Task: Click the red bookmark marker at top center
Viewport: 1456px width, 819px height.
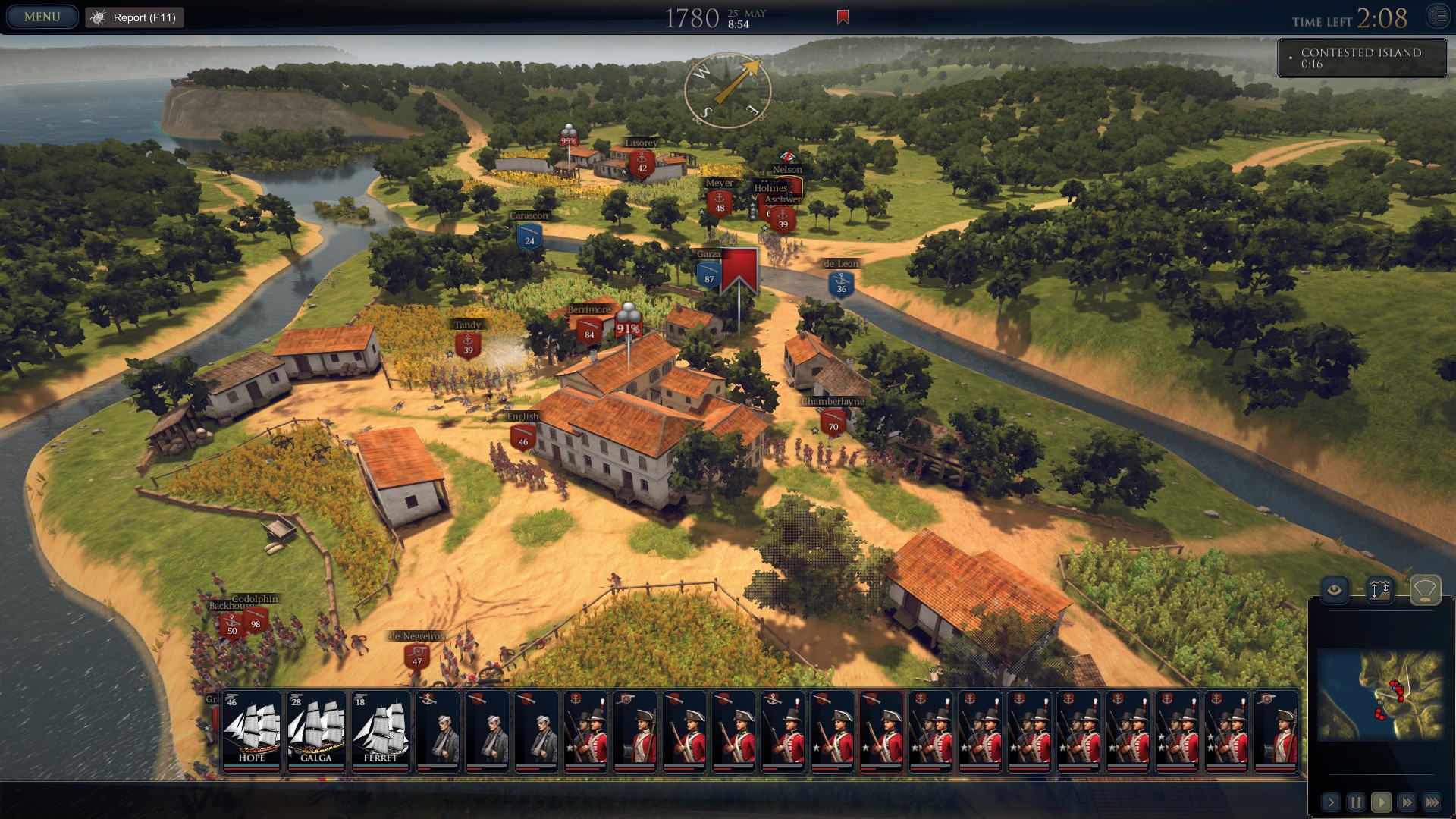Action: (x=842, y=15)
